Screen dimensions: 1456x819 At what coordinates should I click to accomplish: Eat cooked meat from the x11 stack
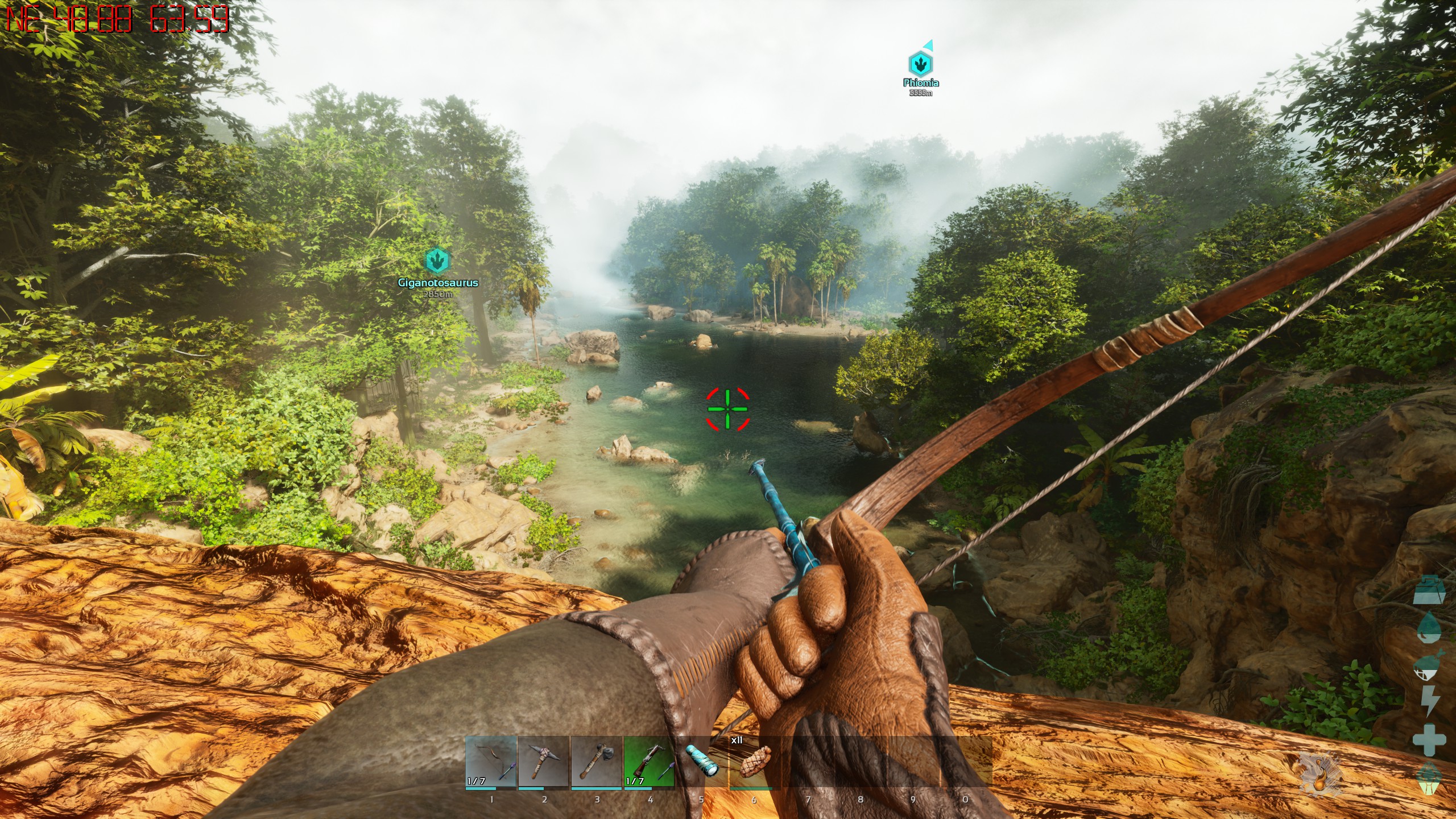[754, 762]
